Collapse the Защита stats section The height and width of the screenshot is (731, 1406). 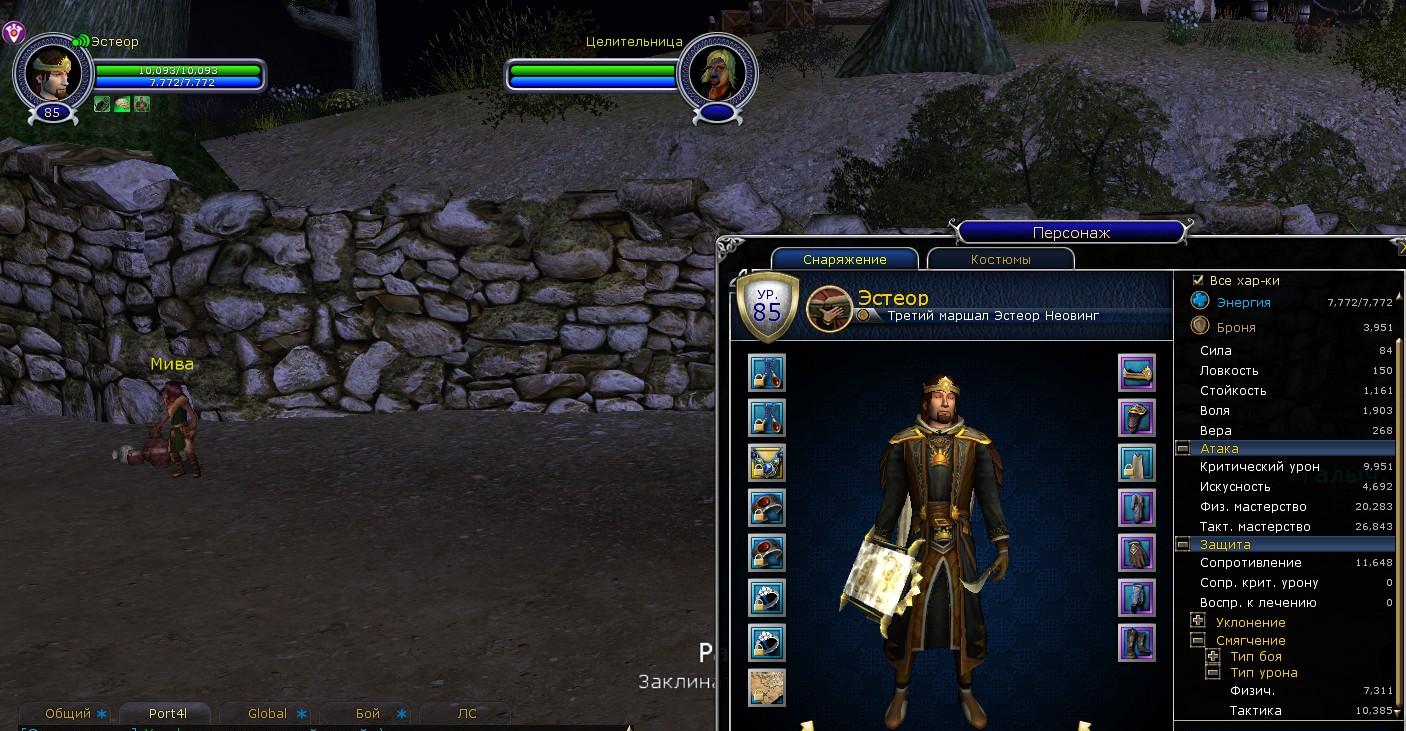click(1182, 545)
